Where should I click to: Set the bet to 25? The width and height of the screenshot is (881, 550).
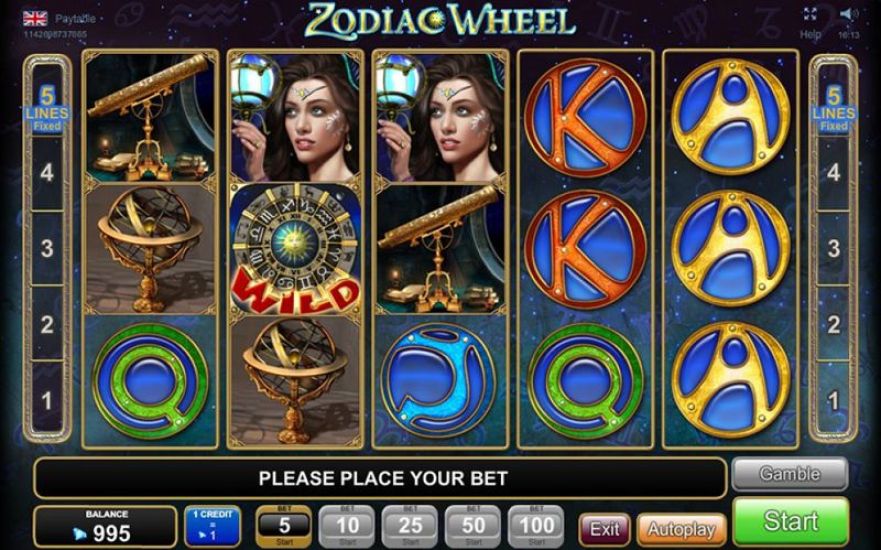click(410, 524)
